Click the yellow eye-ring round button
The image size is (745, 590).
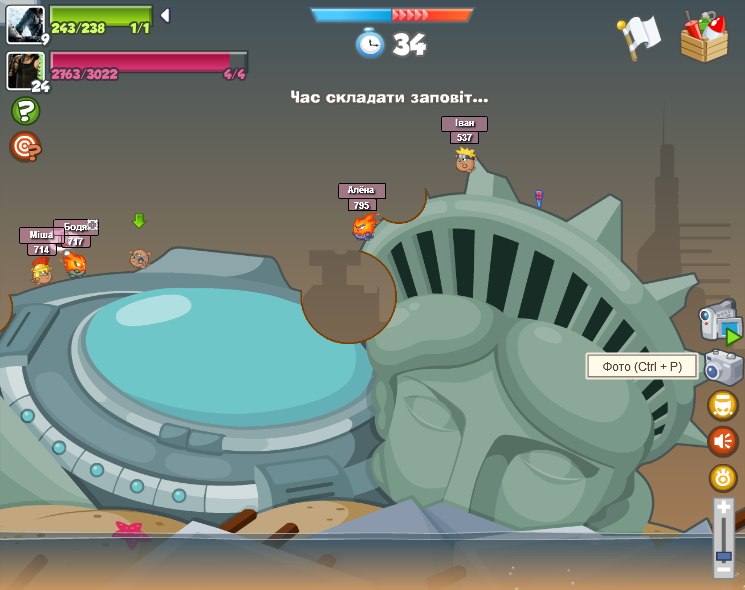723,477
